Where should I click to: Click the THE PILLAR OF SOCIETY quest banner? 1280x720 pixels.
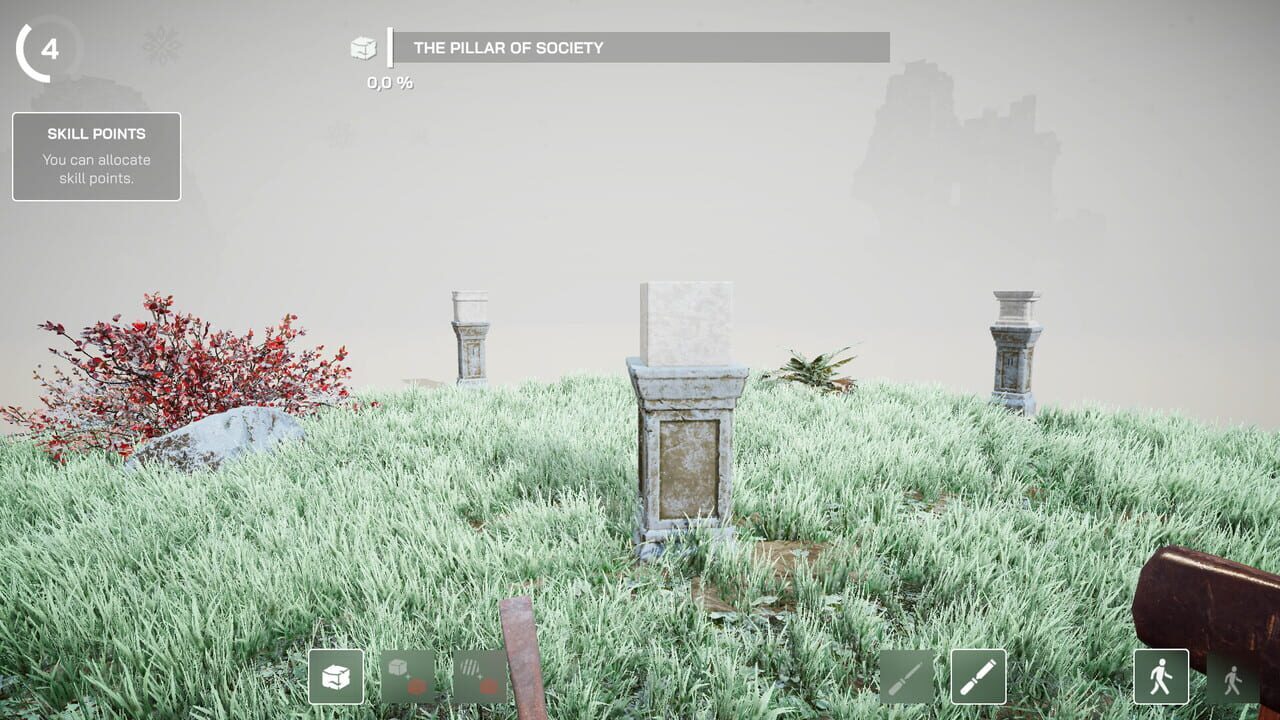(x=640, y=46)
